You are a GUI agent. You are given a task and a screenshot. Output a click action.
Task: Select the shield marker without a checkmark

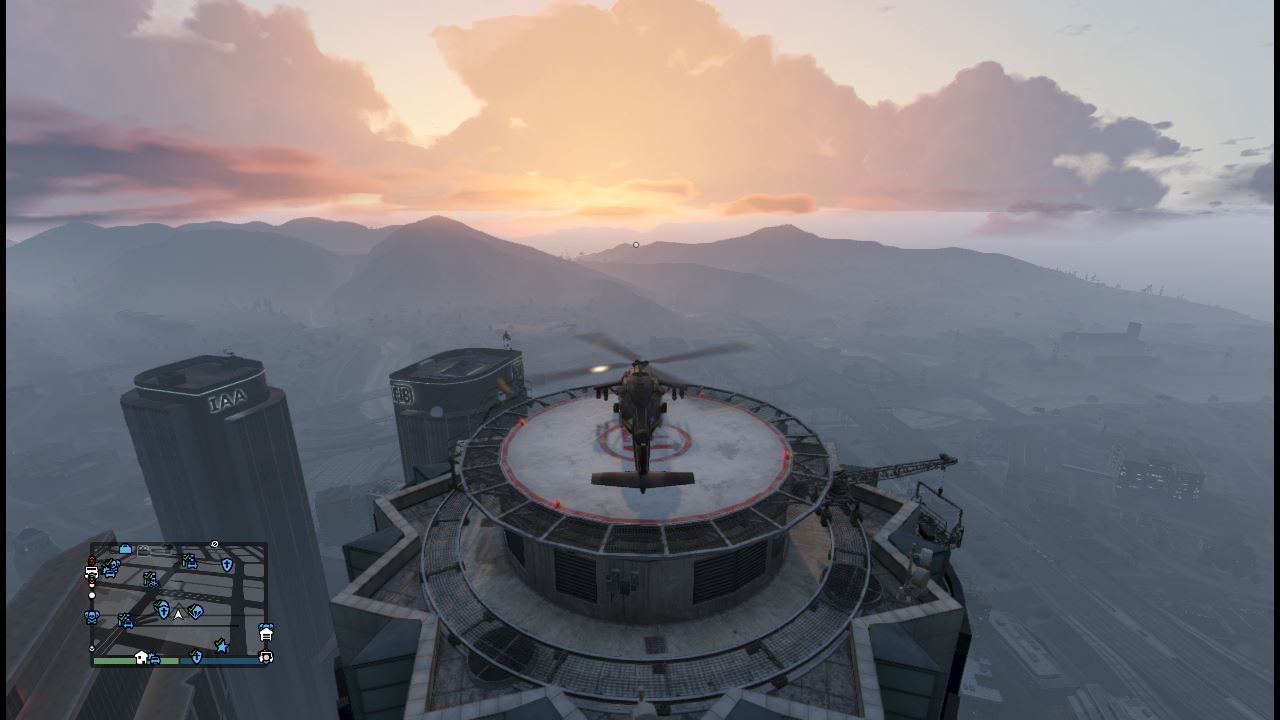tap(227, 565)
